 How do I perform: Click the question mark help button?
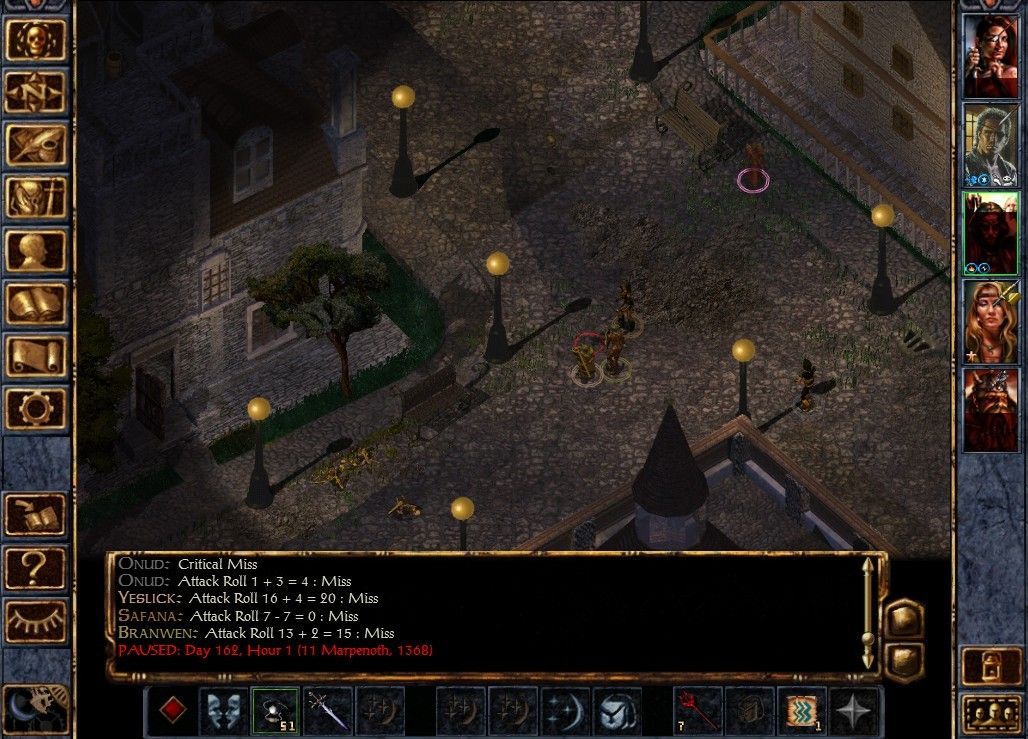[x=36, y=567]
